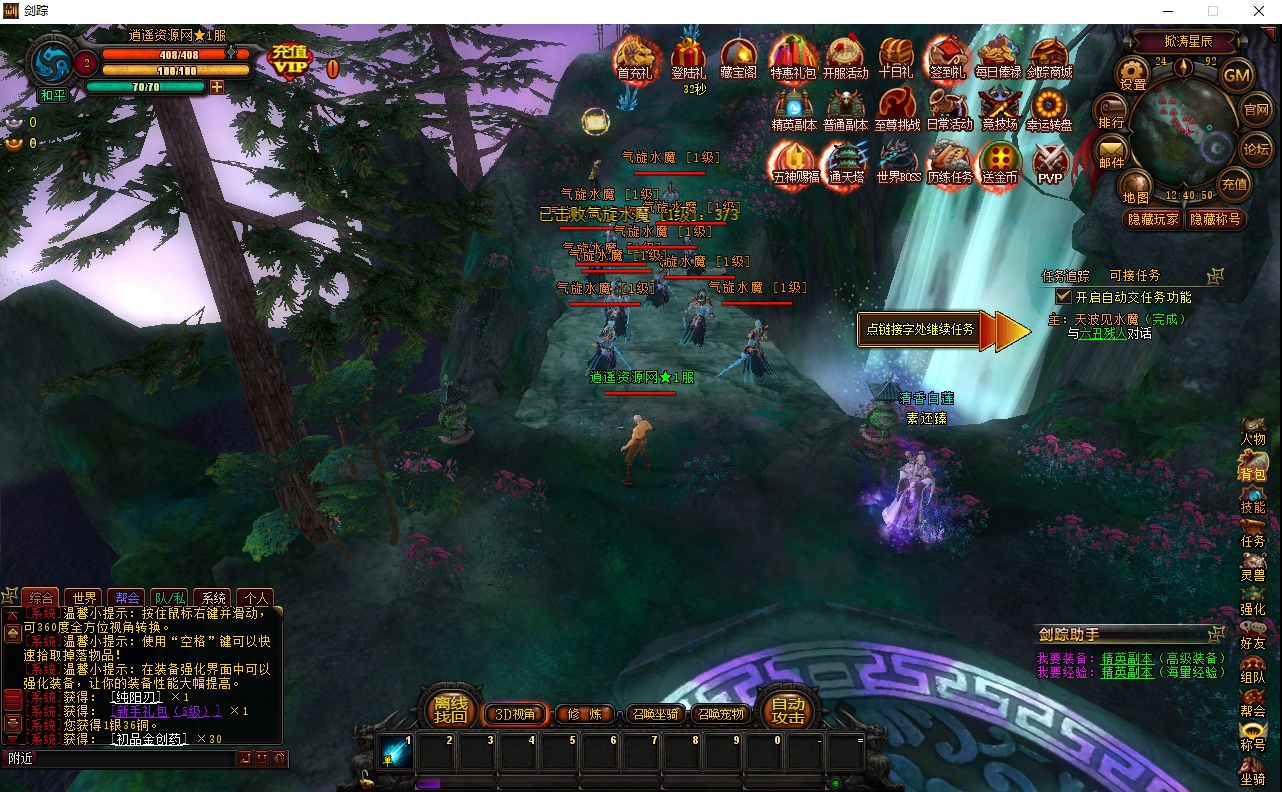Activate the 自动攻击 auto attack button
Screen dimensions: 1282x792
tap(788, 710)
